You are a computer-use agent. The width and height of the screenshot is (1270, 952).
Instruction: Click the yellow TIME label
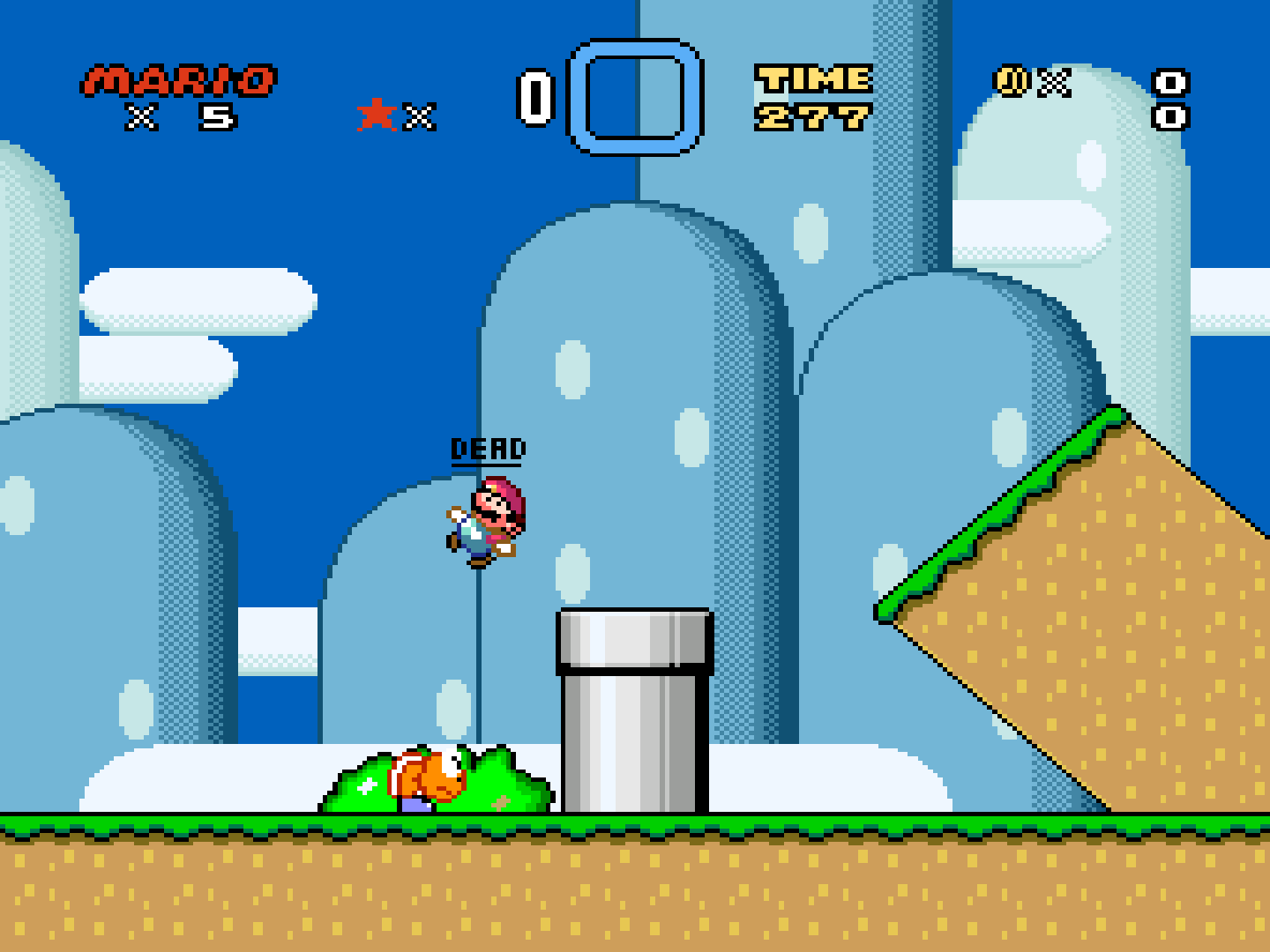(x=811, y=79)
